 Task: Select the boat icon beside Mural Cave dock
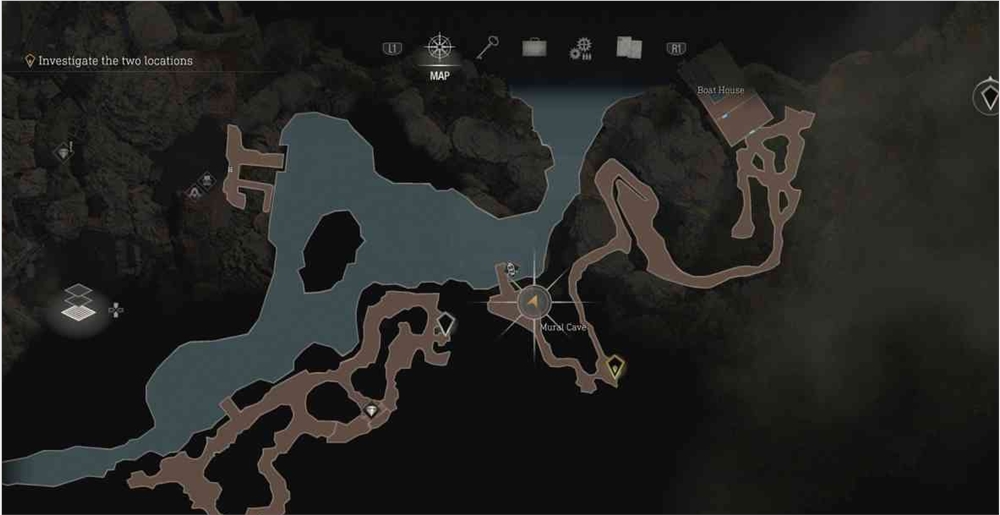point(511,268)
